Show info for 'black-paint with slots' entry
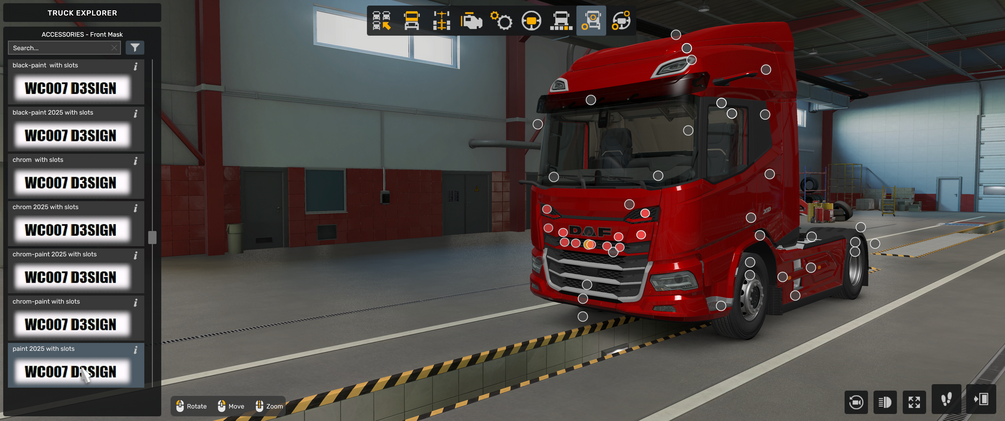The image size is (1005, 421). click(135, 66)
